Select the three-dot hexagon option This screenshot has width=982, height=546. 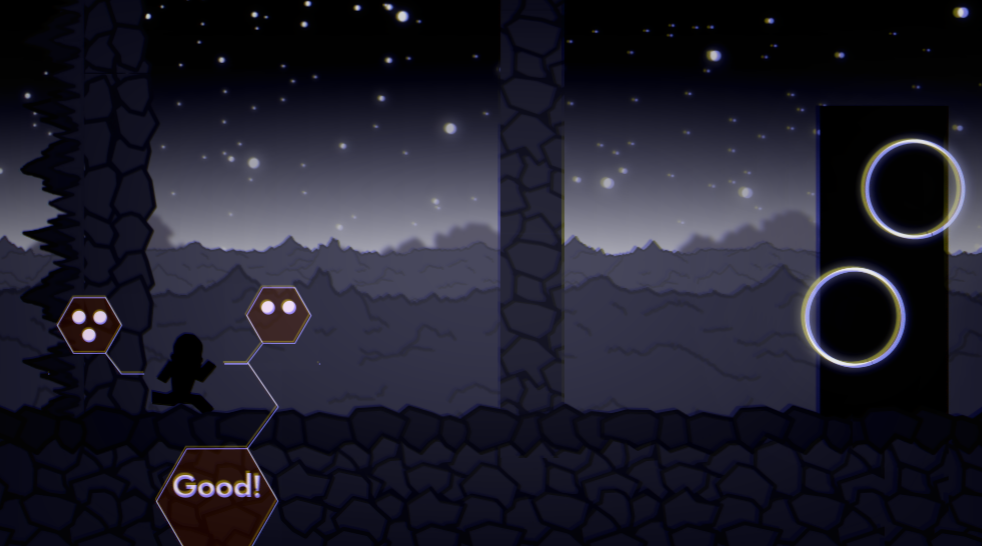pos(89,325)
